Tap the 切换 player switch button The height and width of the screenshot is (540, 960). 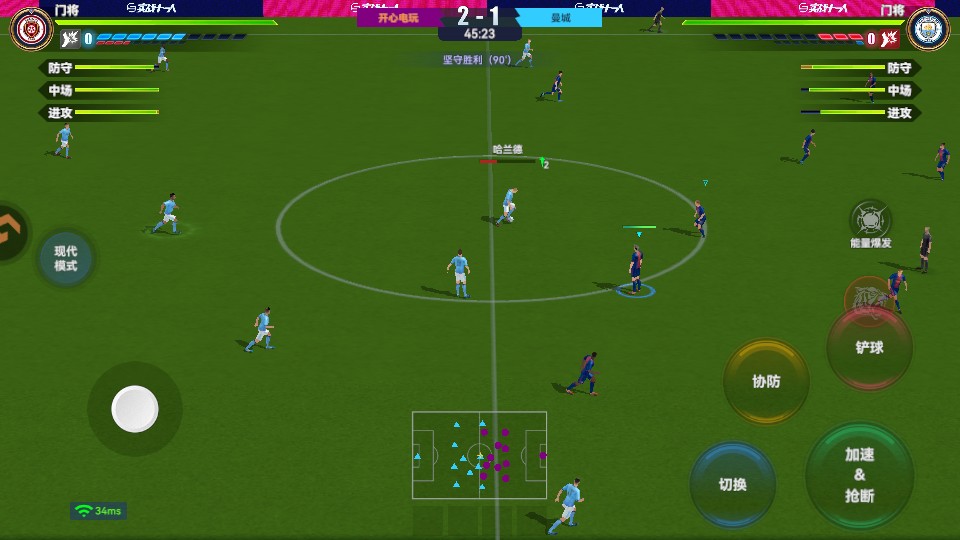tap(732, 484)
